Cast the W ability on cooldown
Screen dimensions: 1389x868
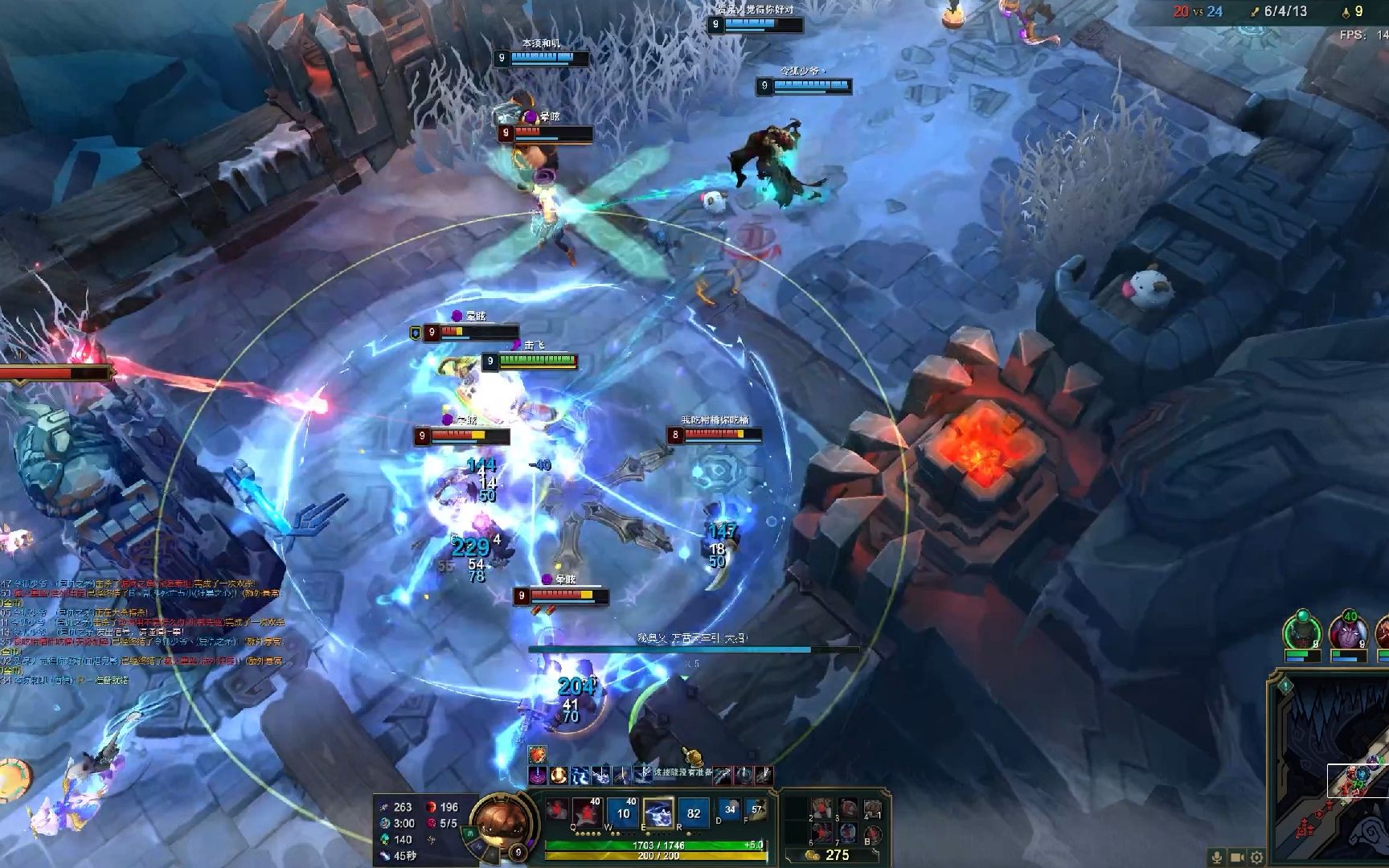tap(623, 813)
